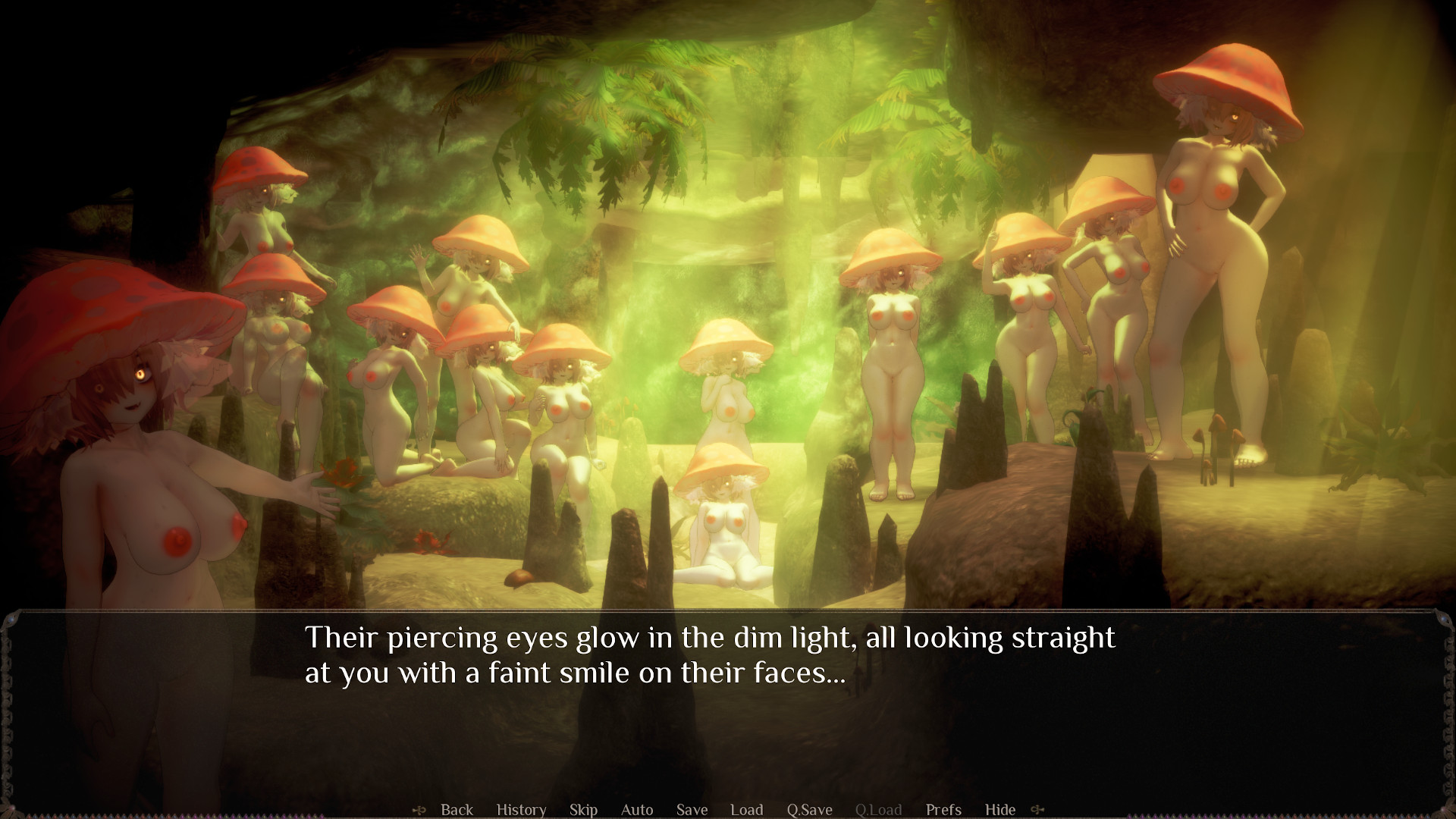Go Back to the previous line
Viewport: 1456px width, 819px height.
(457, 809)
